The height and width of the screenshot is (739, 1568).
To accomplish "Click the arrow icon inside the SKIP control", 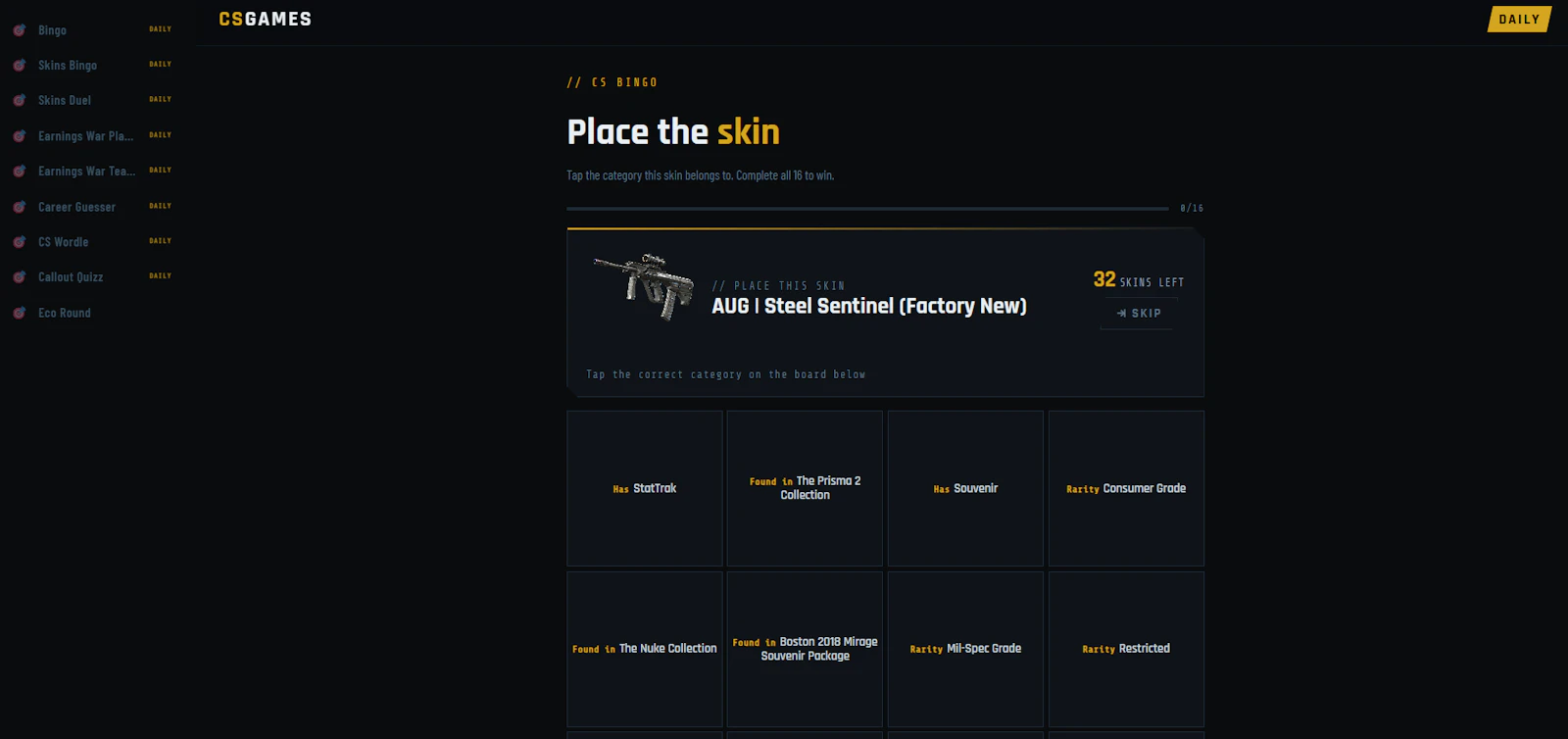I will tap(1120, 313).
